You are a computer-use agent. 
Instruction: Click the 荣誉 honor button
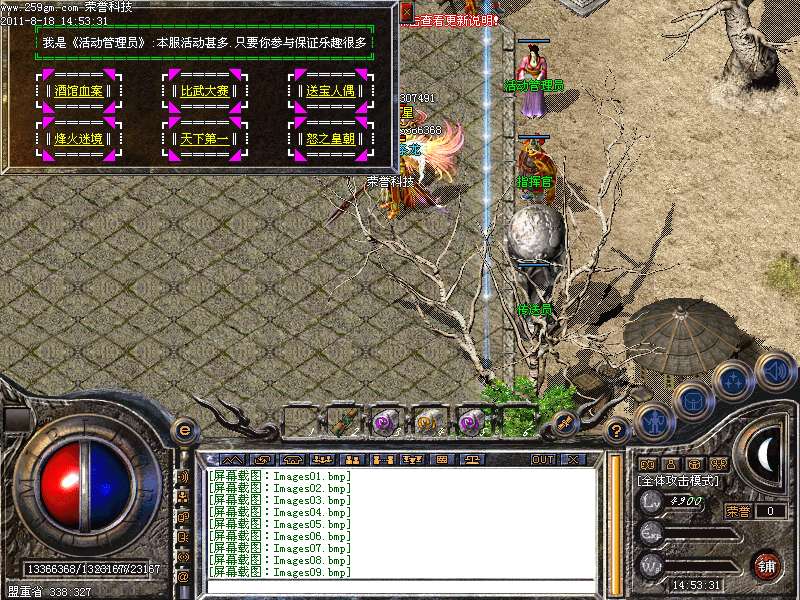tap(737, 511)
